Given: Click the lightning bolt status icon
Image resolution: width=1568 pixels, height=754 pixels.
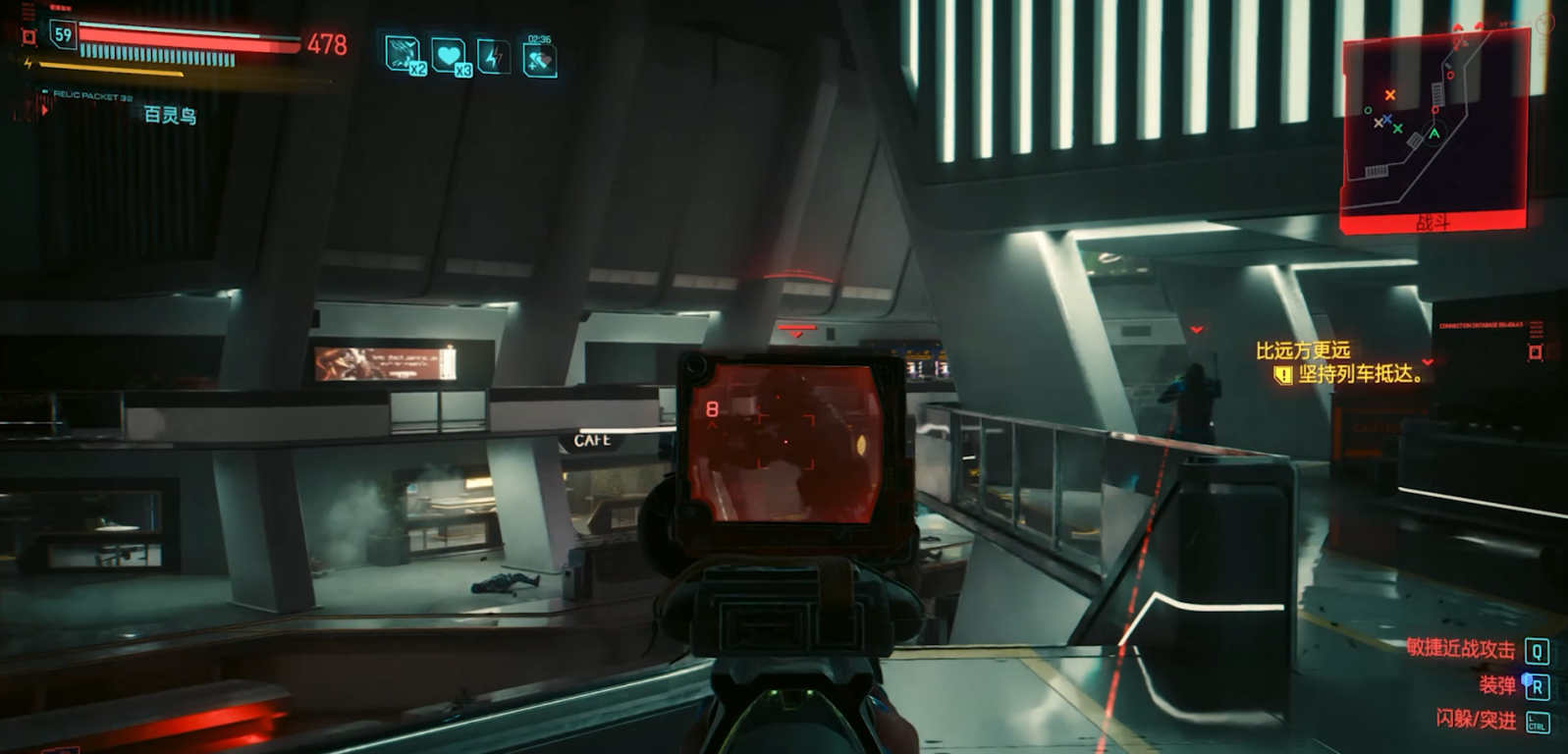Looking at the screenshot, I should point(493,57).
